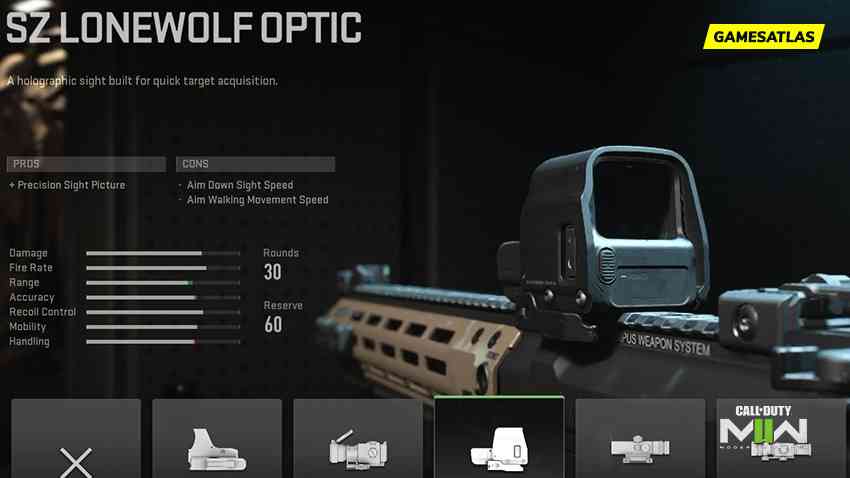Select the remove attachment X tile
Screen dimensions: 850x478
[76, 440]
